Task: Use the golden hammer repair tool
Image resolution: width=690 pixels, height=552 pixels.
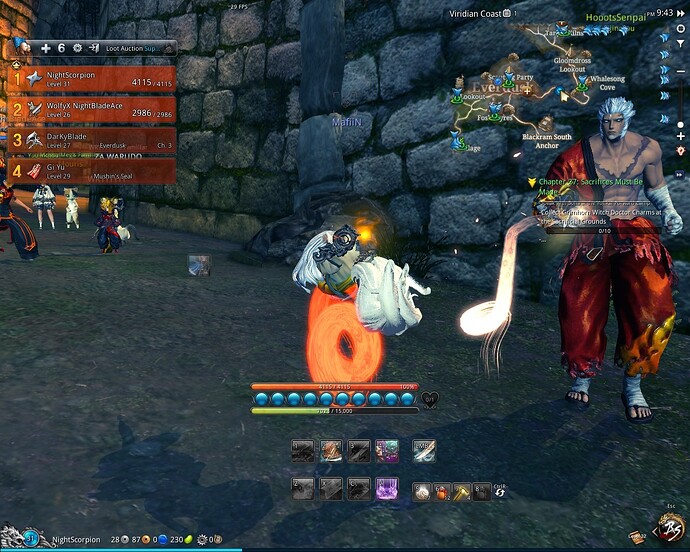Action: (x=462, y=492)
